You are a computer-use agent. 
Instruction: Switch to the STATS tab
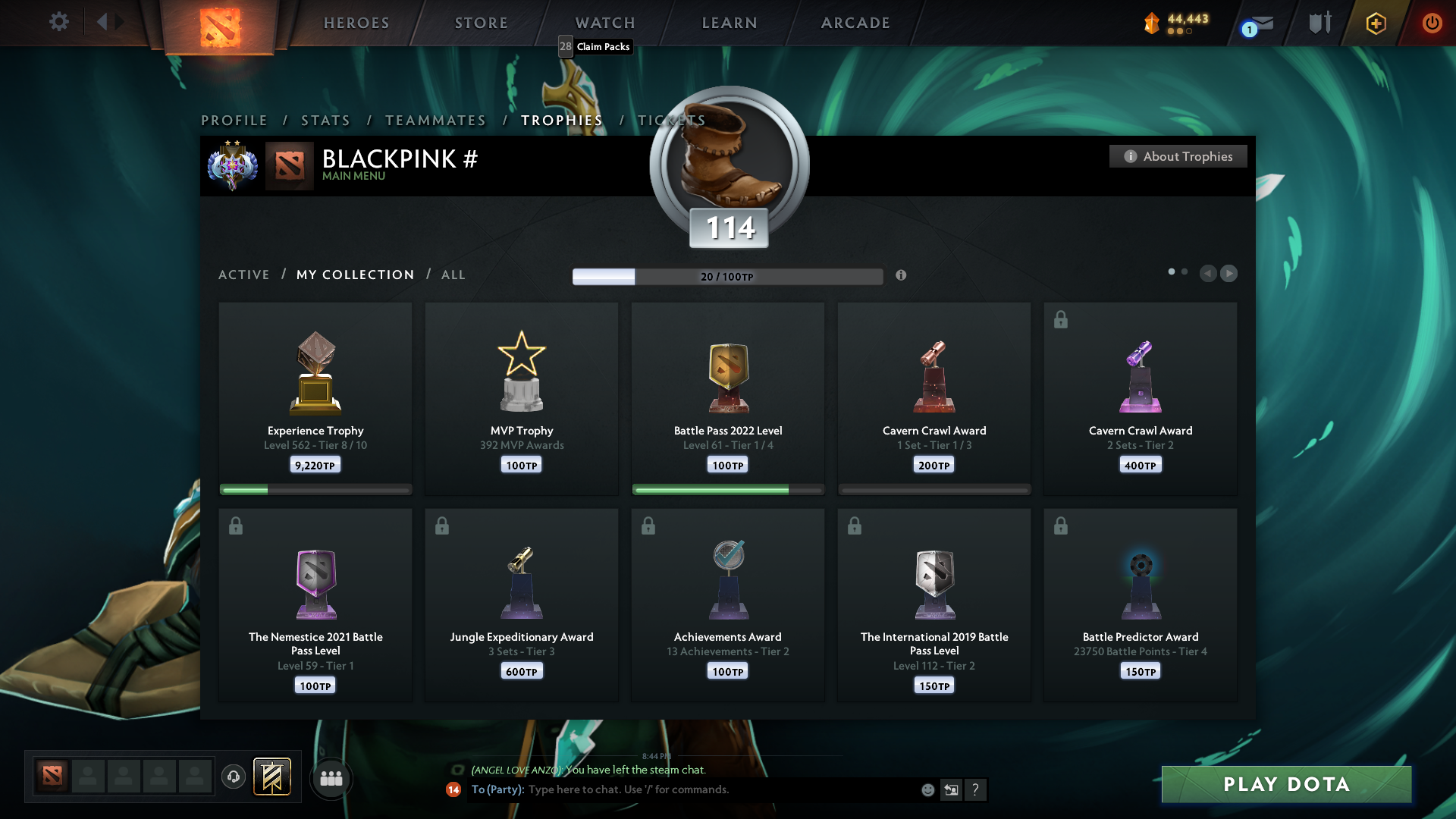coord(325,120)
